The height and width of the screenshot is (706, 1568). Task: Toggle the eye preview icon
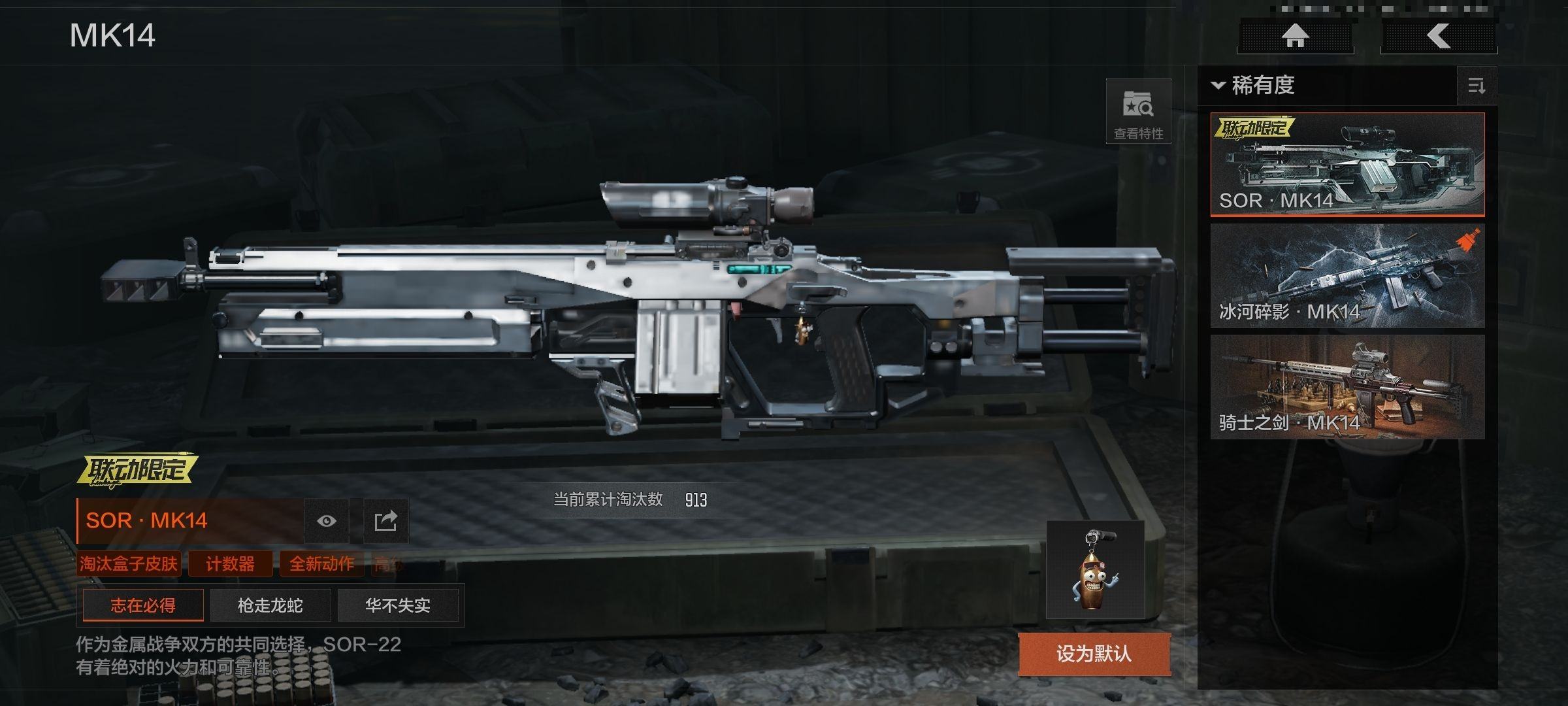pyautogui.click(x=327, y=521)
